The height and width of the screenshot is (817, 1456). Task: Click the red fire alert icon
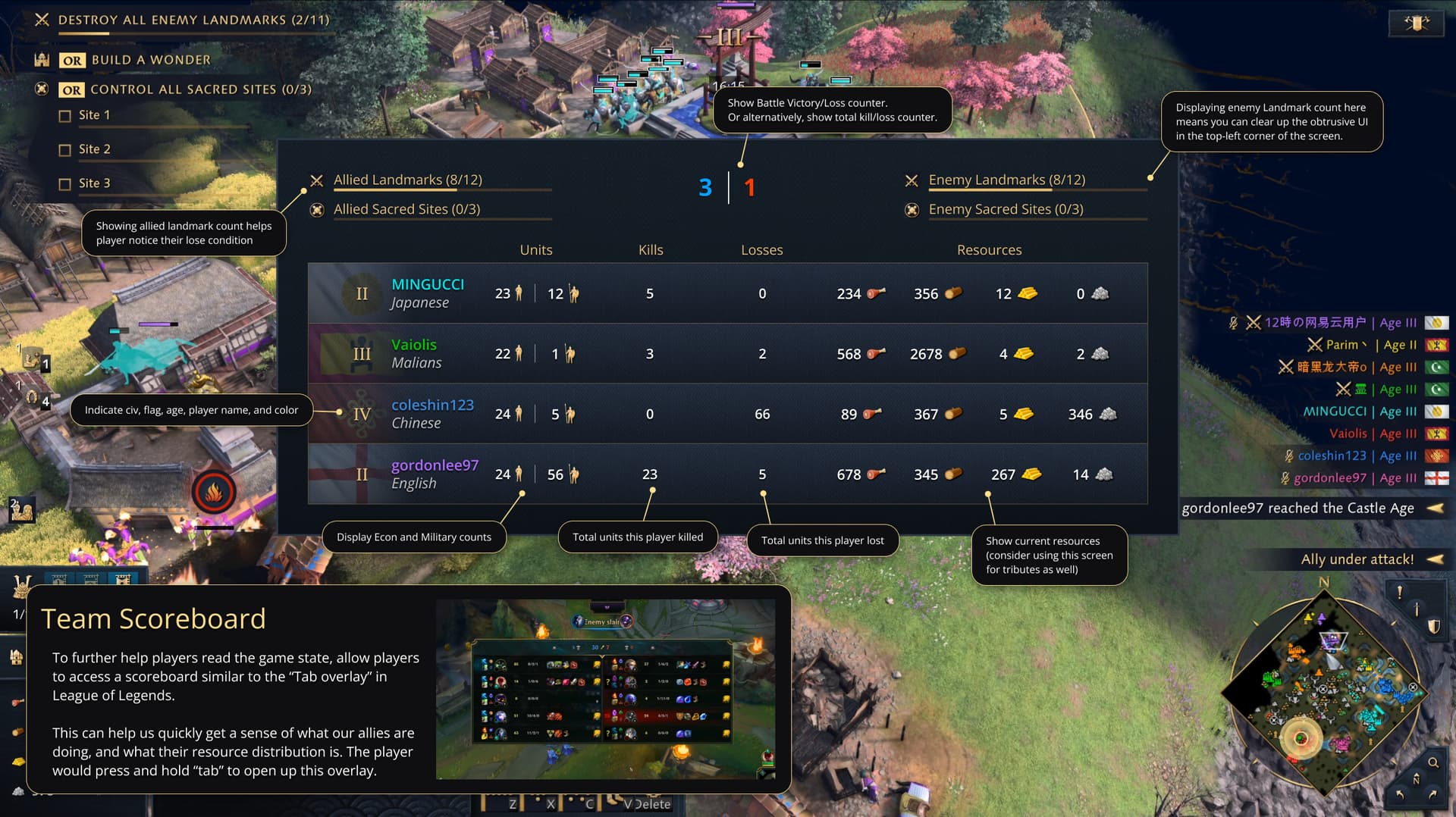pyautogui.click(x=214, y=493)
